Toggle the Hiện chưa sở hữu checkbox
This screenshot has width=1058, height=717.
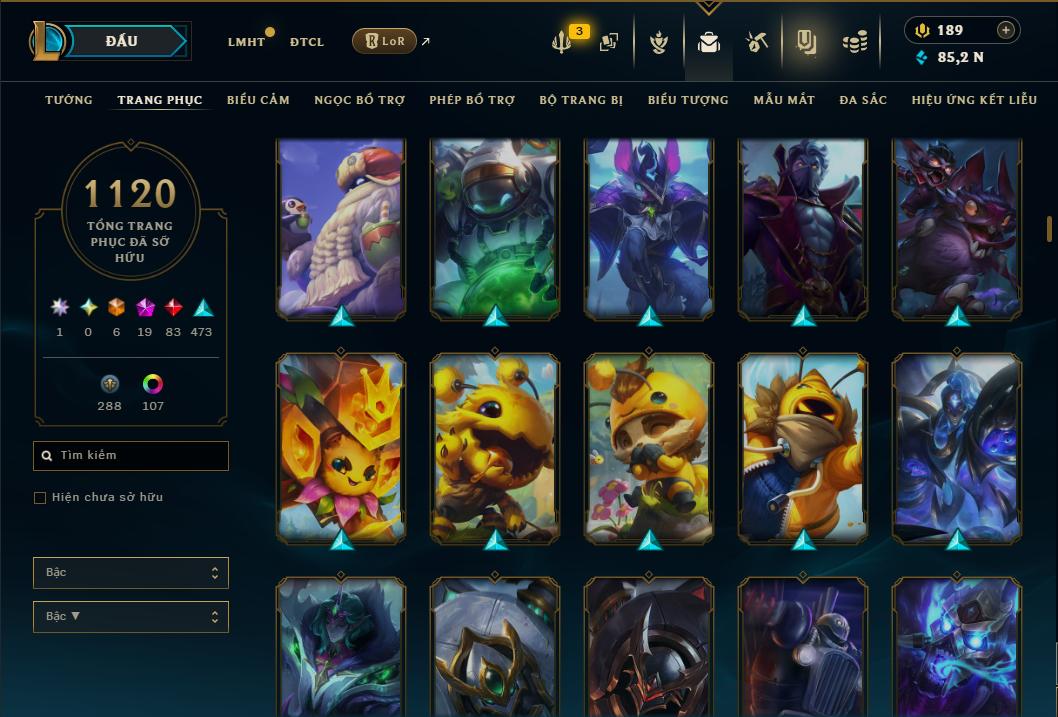click(x=40, y=498)
